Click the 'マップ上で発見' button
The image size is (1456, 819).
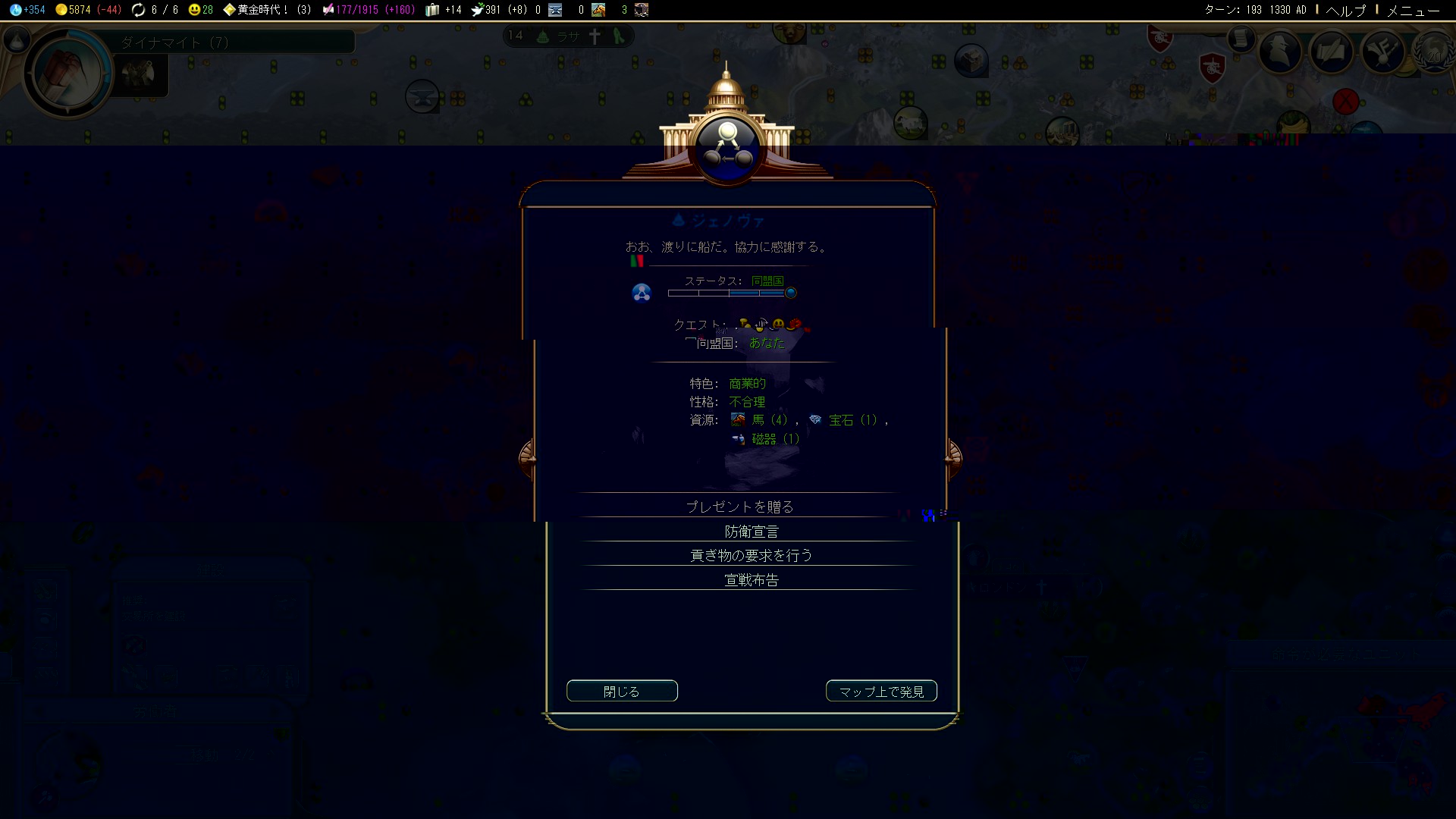tap(881, 692)
